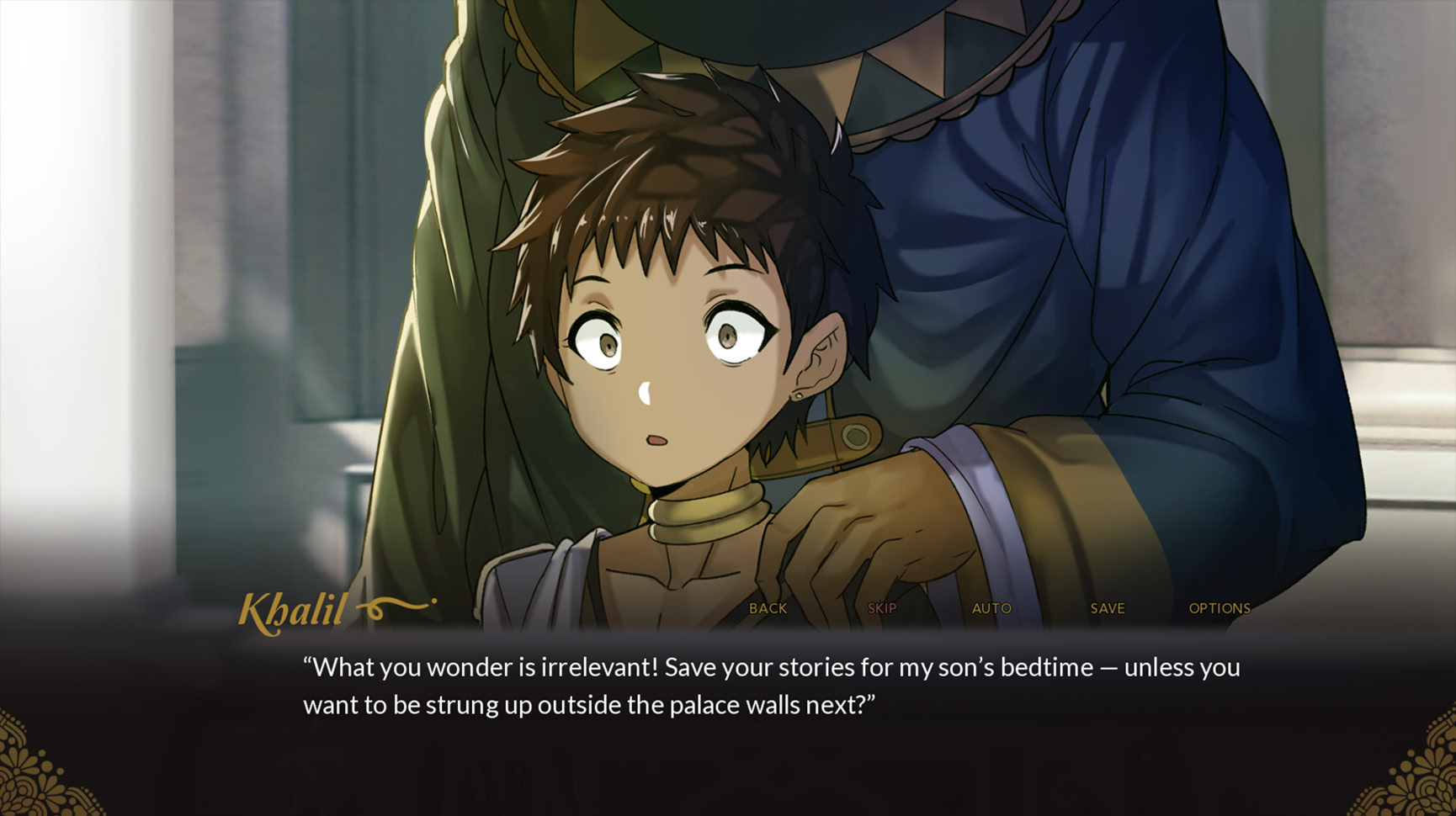Go back to the previous dialogue line
The image size is (1456, 816).
[768, 608]
